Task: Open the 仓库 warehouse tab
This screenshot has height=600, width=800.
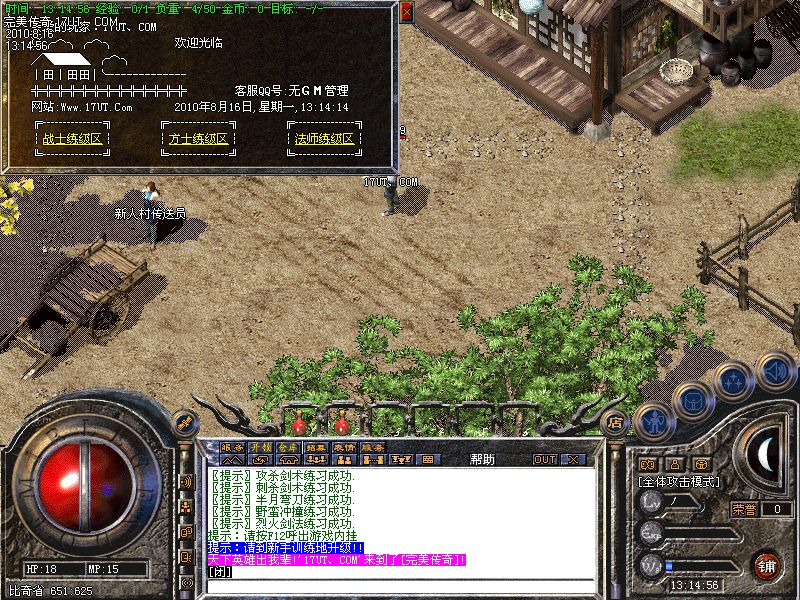Action: pos(287,447)
